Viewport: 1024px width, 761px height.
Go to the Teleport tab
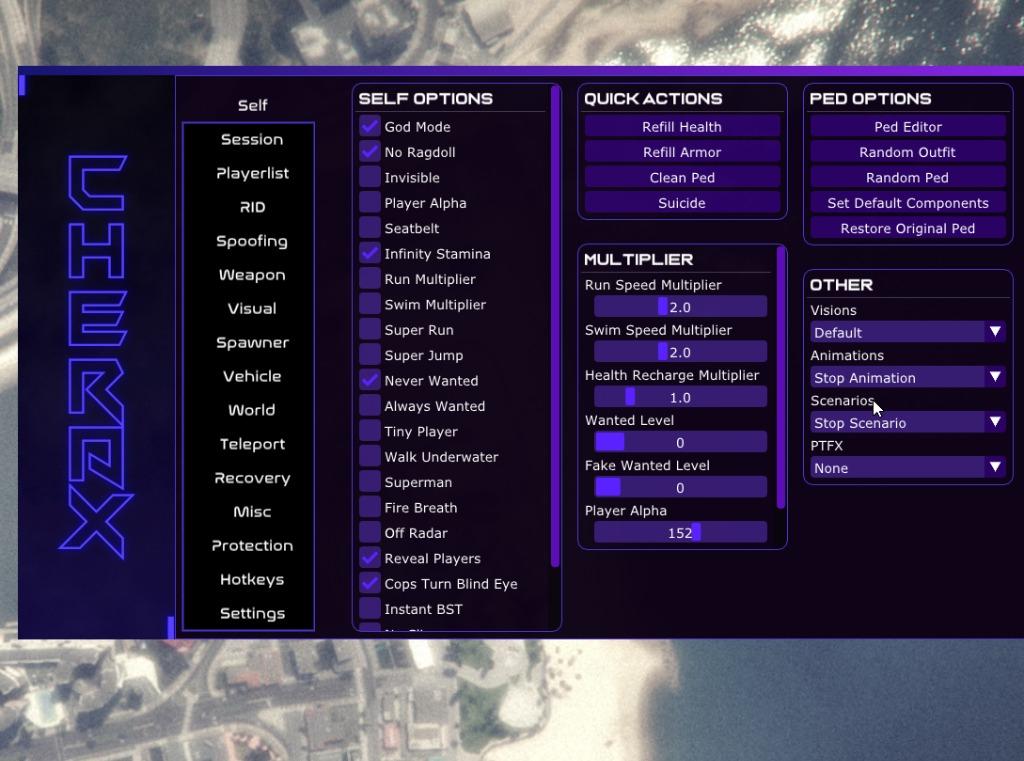click(252, 444)
